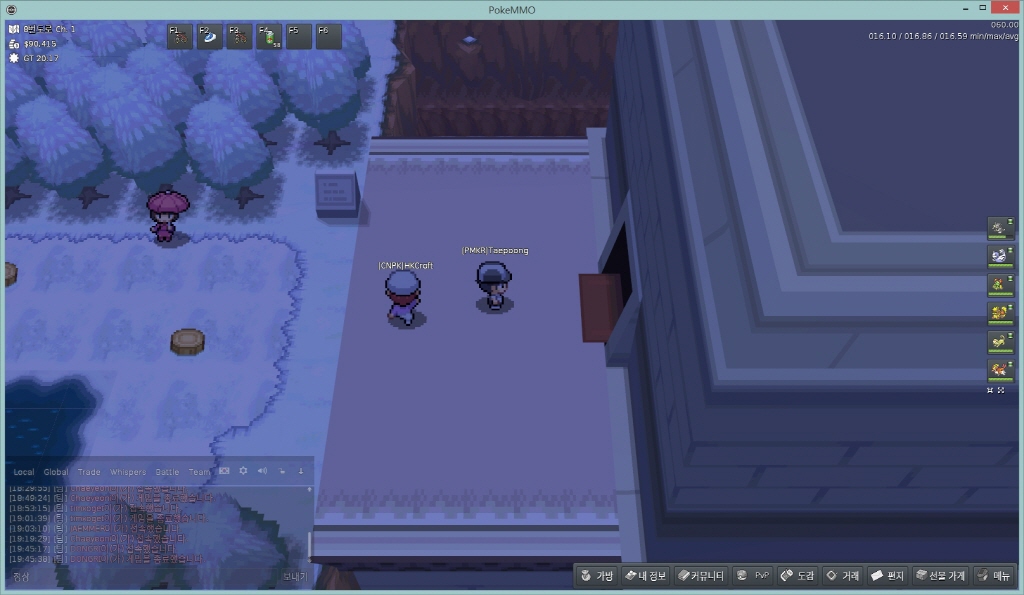
Task: Switch to the Trade chat tab
Action: pyautogui.click(x=89, y=472)
